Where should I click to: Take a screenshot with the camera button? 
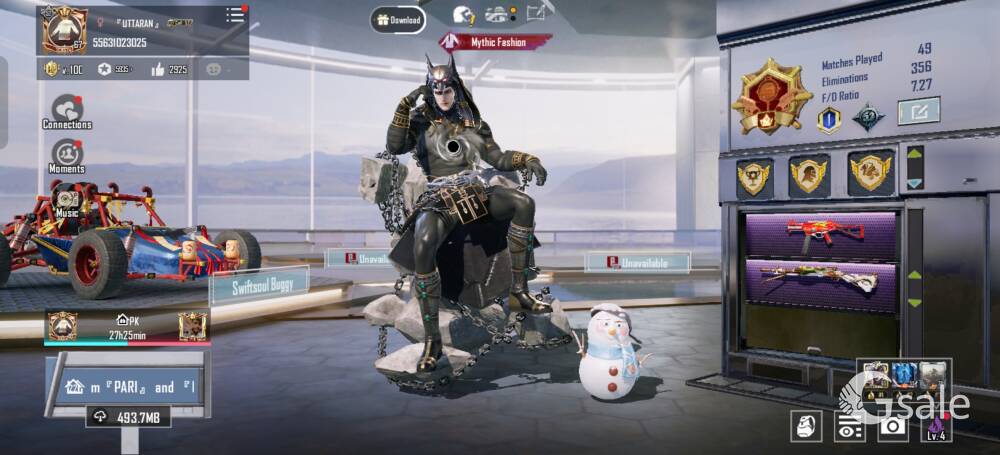[x=892, y=425]
